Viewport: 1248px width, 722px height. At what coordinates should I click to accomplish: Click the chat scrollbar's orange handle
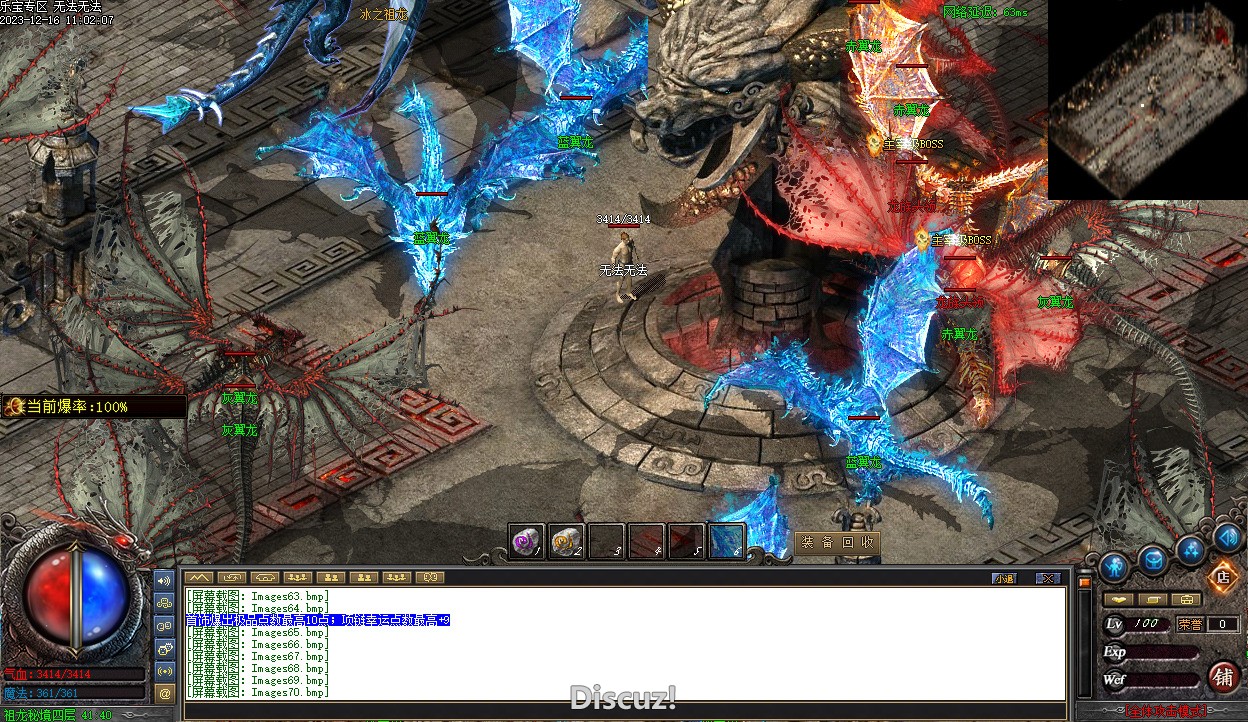tap(1084, 581)
